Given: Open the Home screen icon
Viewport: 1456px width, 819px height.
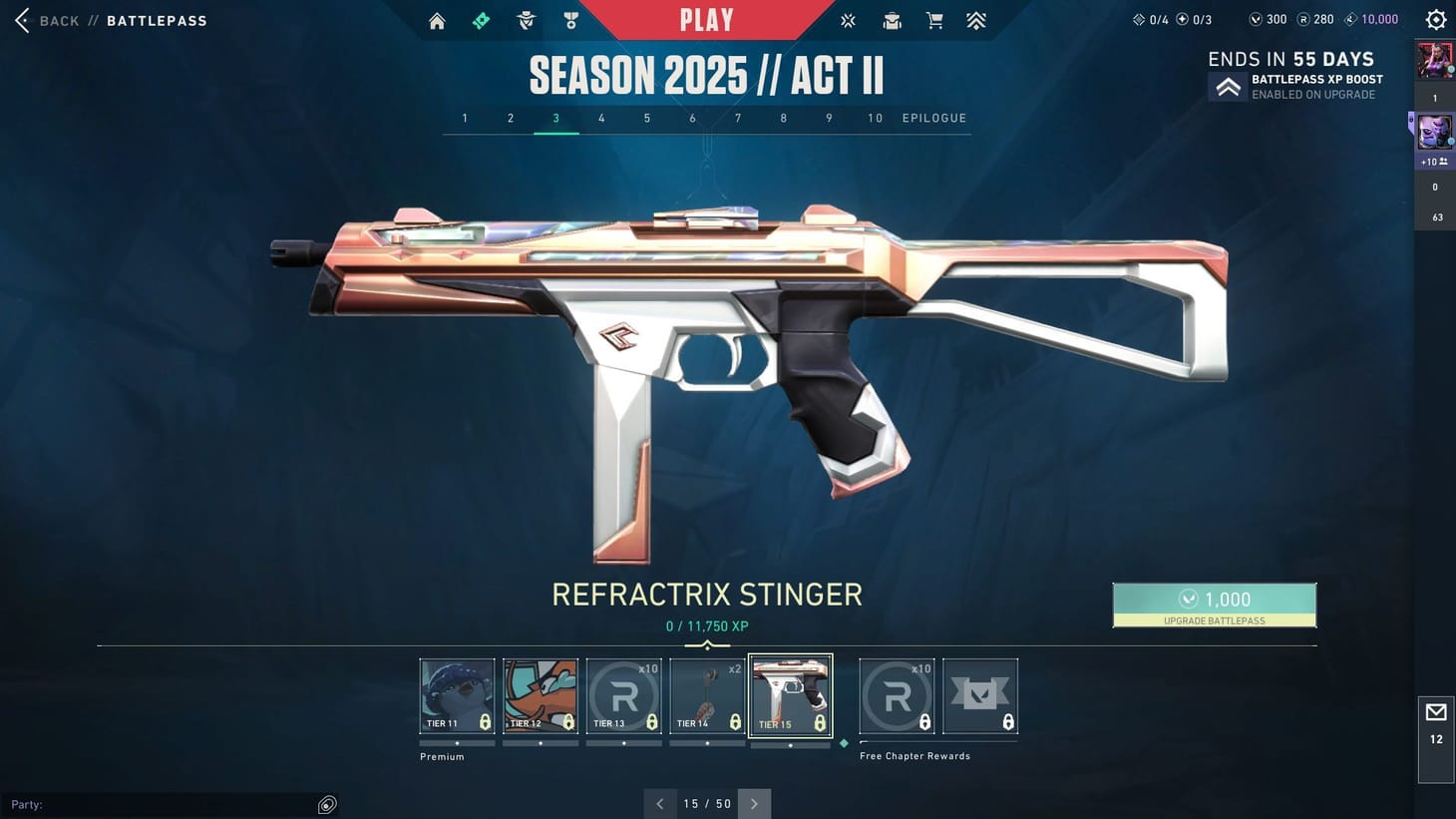Looking at the screenshot, I should pos(436,19).
